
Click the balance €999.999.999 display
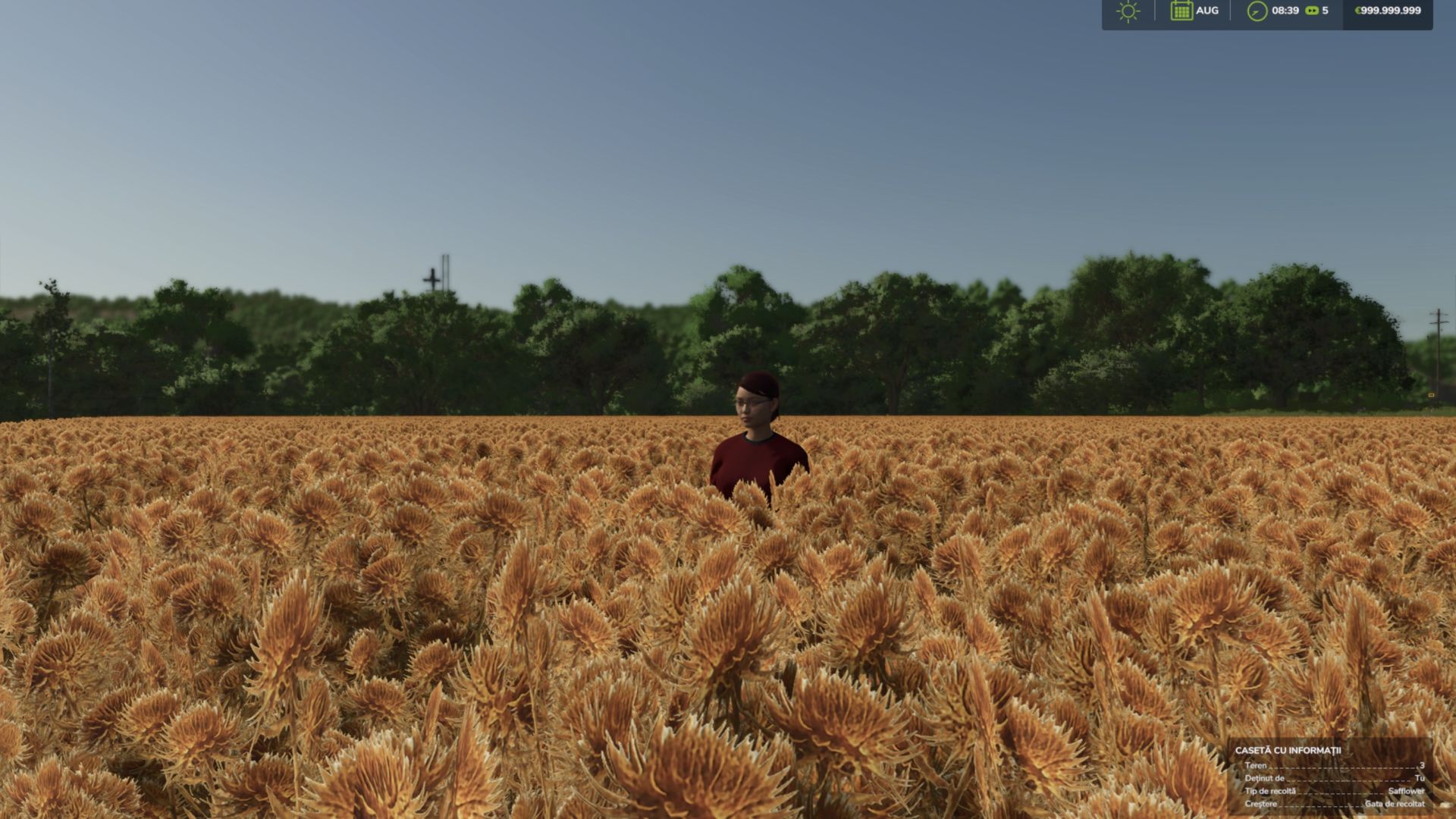pos(1386,12)
